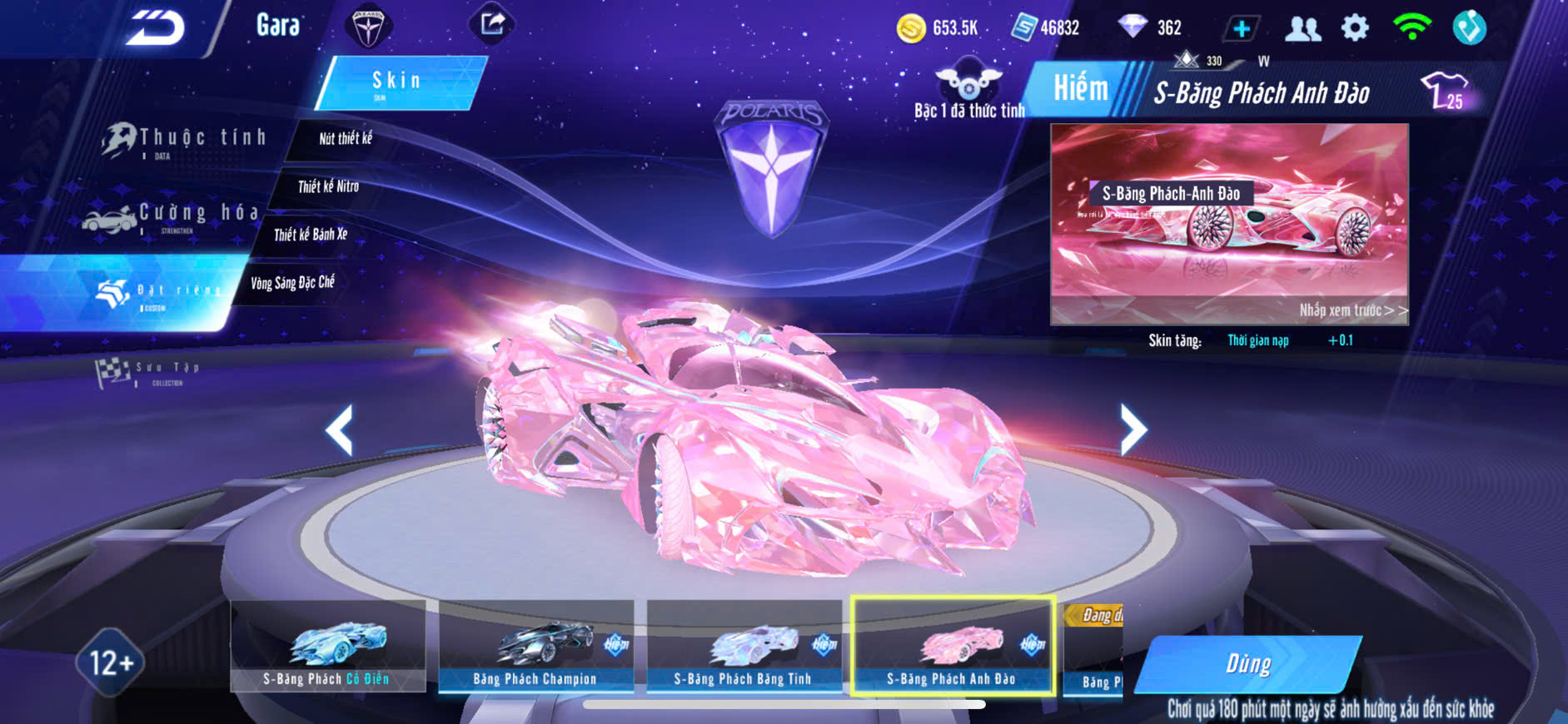Image resolution: width=1568 pixels, height=724 pixels.
Task: Show the previous car with the left arrow
Action: [x=339, y=429]
